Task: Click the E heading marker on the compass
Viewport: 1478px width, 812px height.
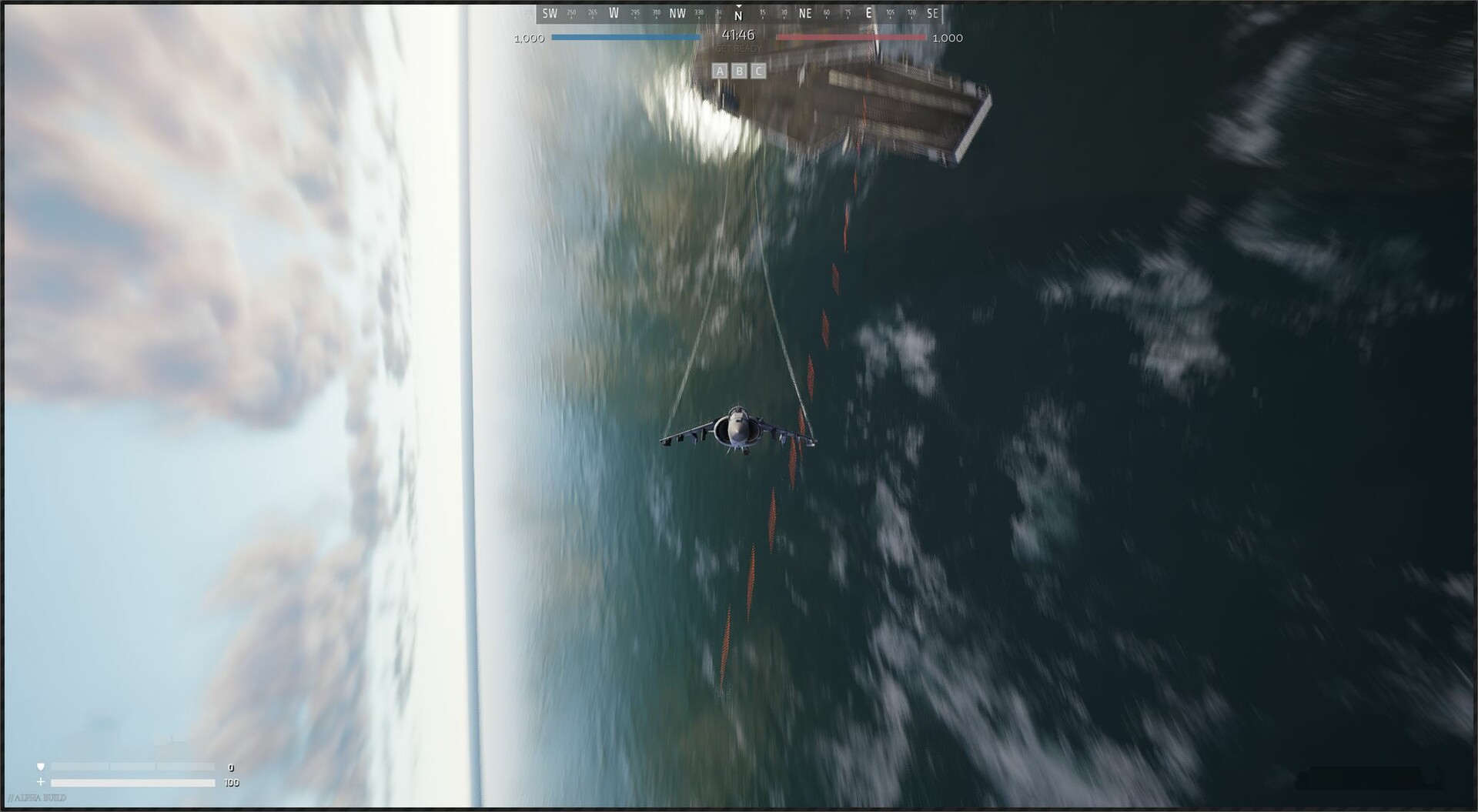Action: (x=868, y=12)
